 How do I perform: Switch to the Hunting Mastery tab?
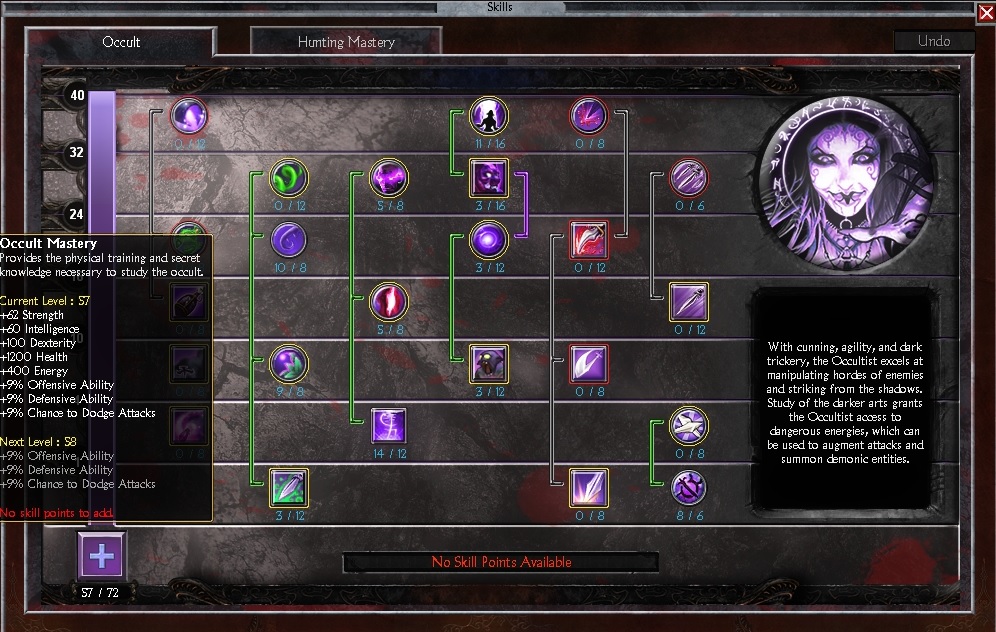click(346, 42)
